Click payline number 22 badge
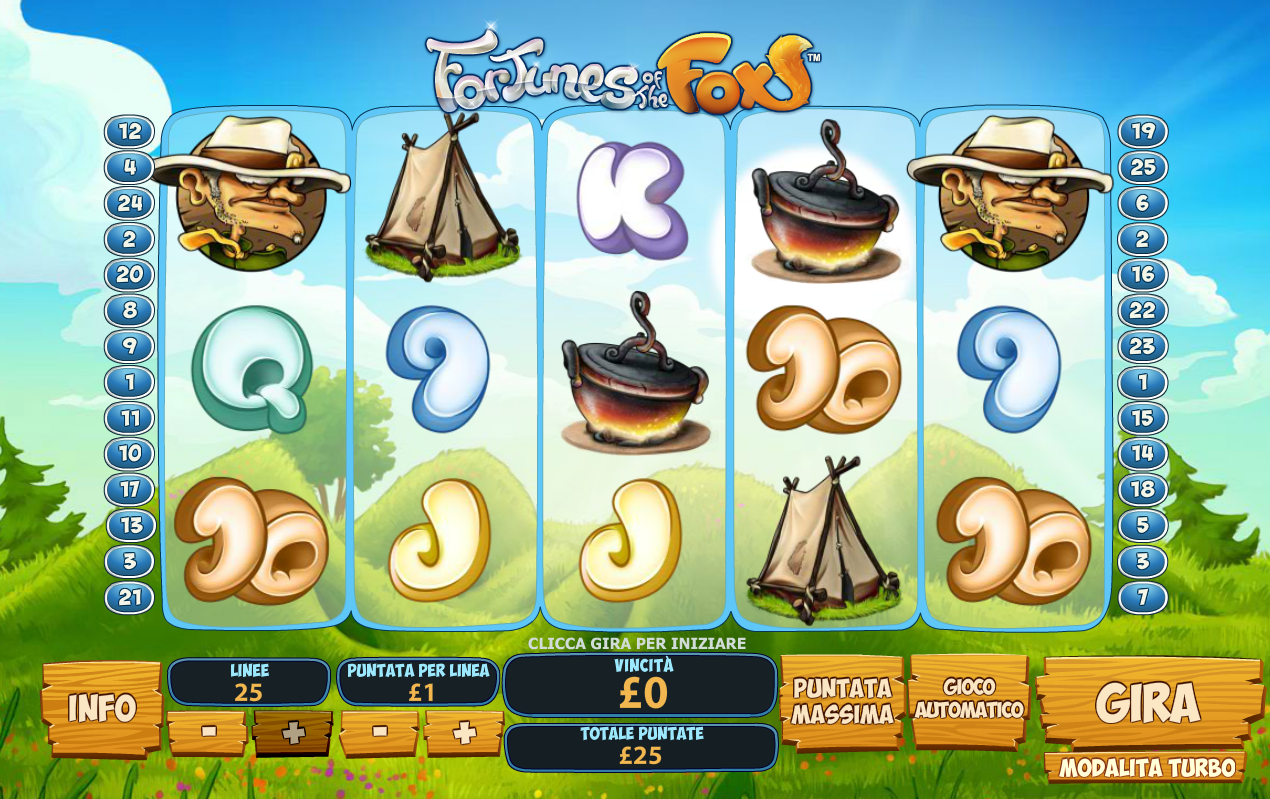Viewport: 1270px width, 799px height. coord(1142,310)
